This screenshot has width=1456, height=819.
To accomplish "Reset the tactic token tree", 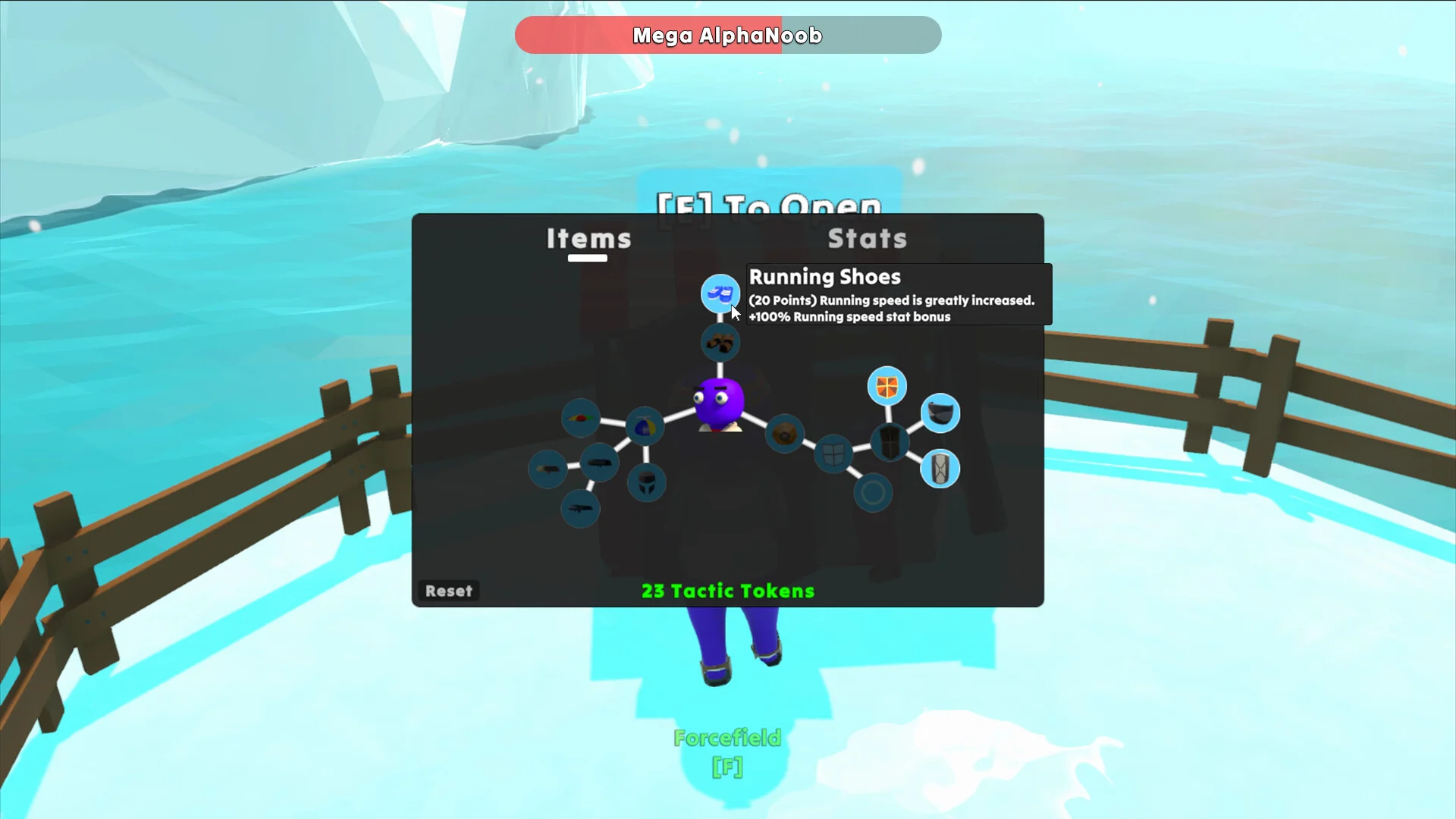I will [448, 591].
